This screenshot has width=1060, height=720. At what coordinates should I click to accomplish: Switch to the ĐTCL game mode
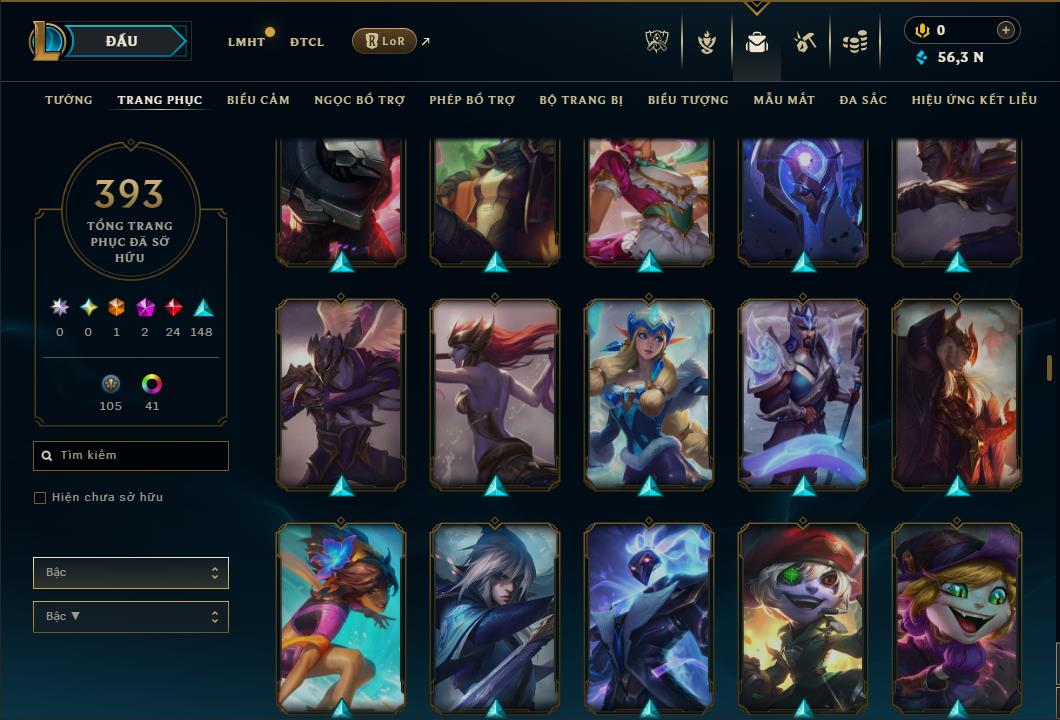(x=307, y=42)
